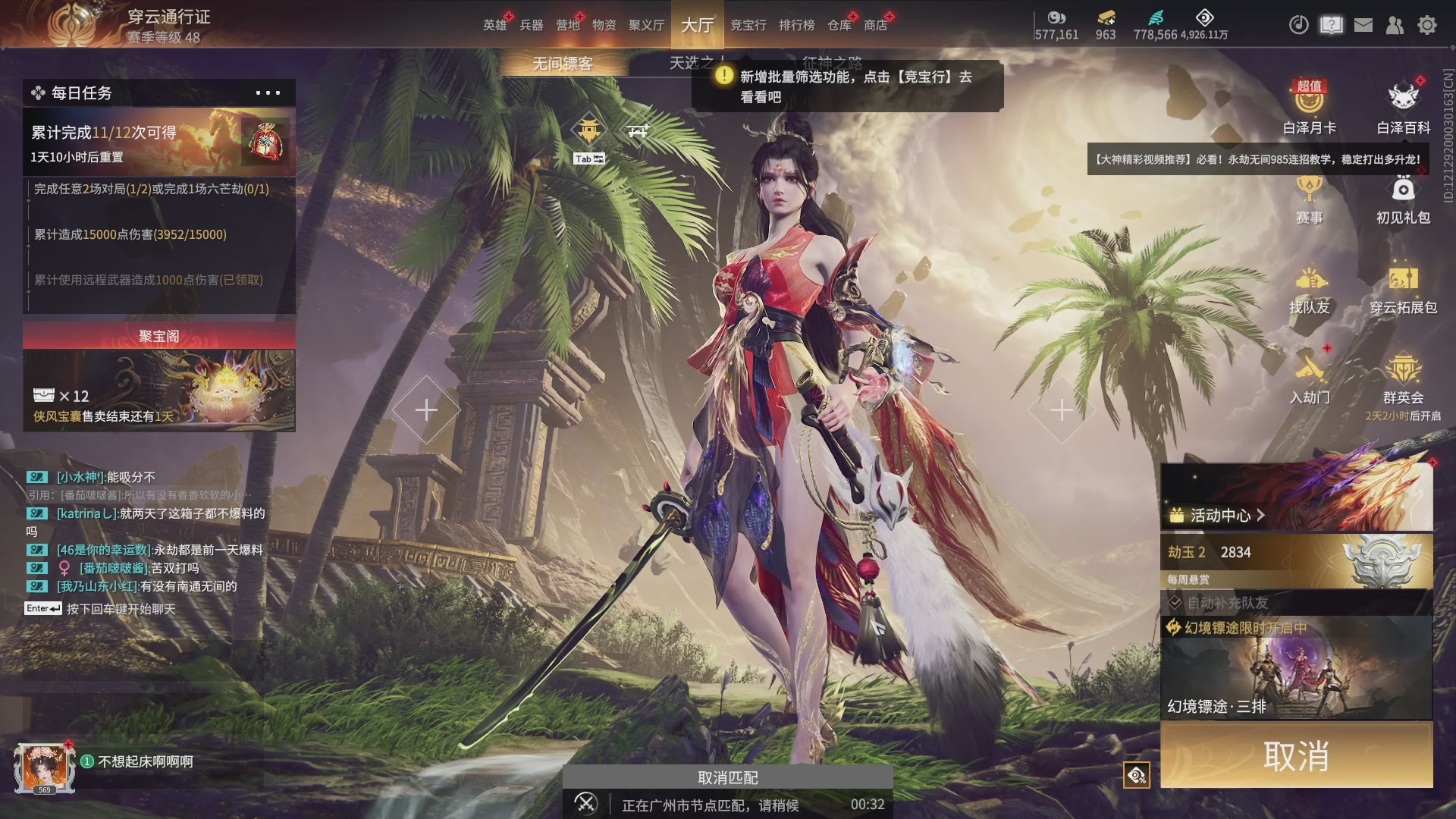Choose the 幻境镖途·三排 mode card
Screen dimensions: 1456x819
pos(1296,669)
